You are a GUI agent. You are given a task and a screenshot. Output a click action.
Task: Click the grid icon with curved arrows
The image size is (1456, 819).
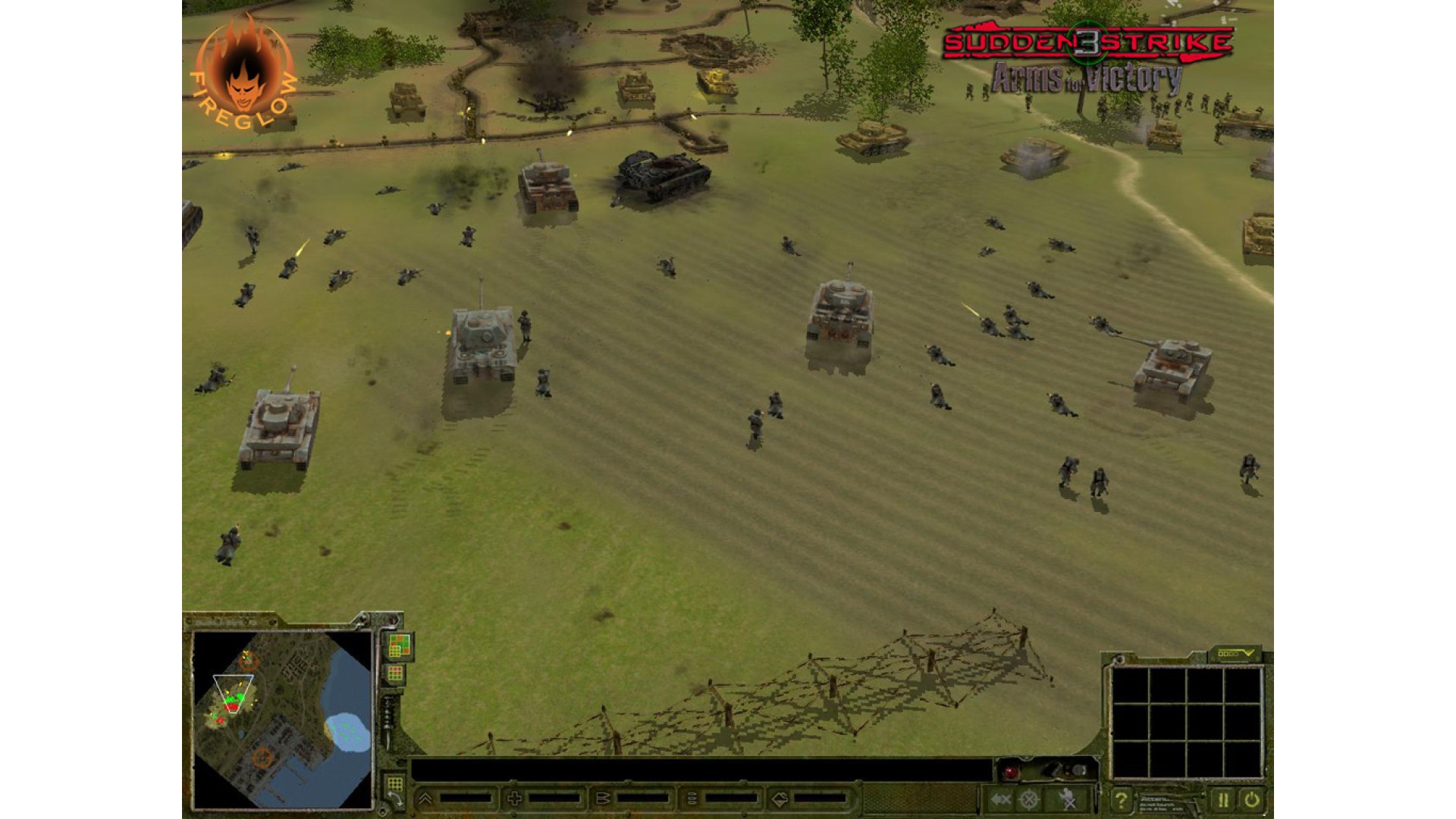pos(394,788)
